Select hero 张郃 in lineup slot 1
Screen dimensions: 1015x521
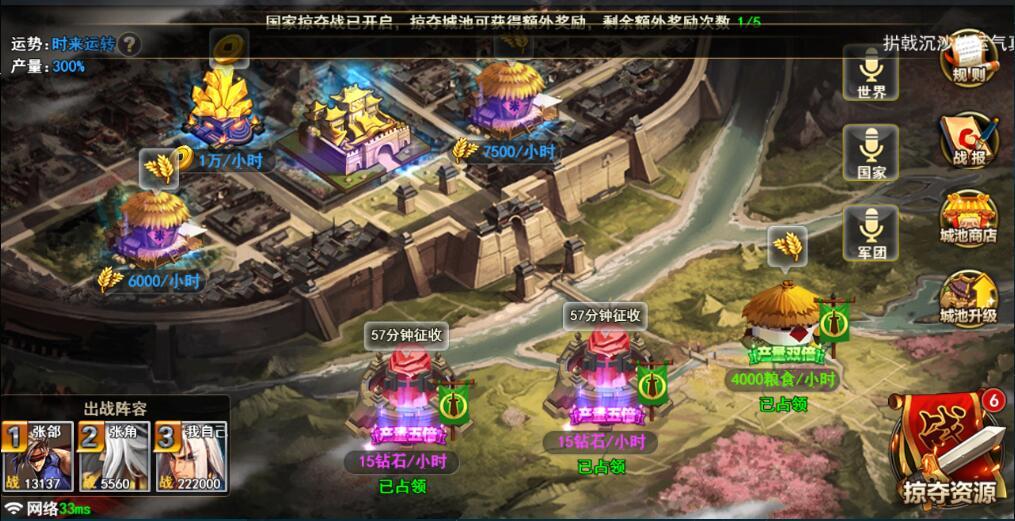[x=27, y=456]
